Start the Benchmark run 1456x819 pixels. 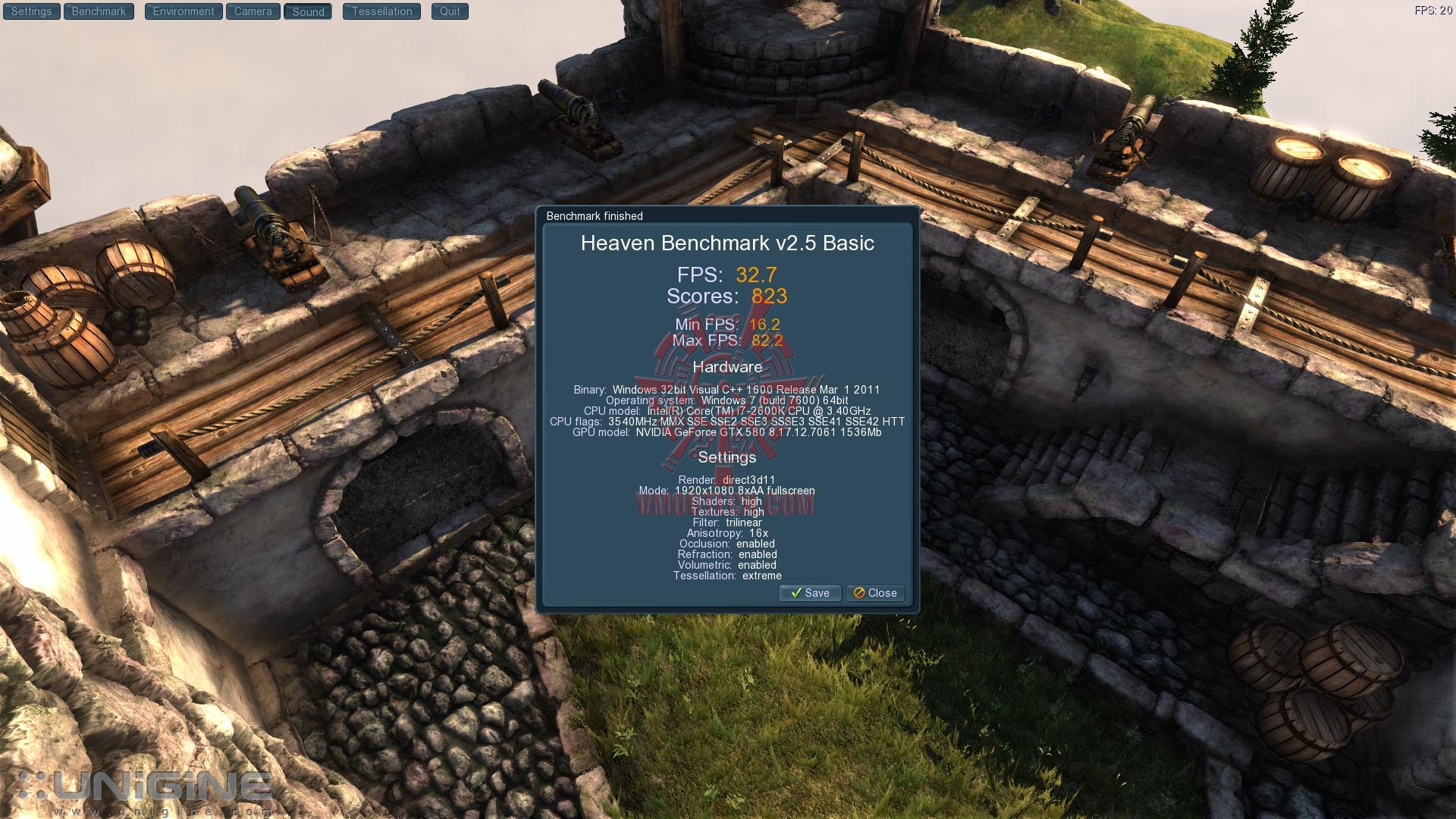click(99, 11)
